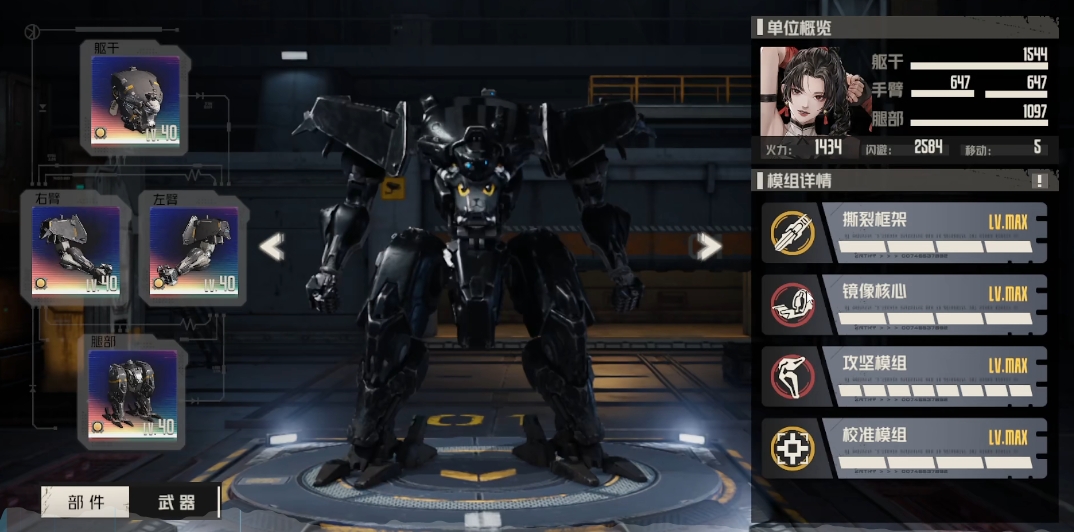Select the torso (躯干) part slot
Viewport: 1074px width, 532px height.
tap(135, 100)
